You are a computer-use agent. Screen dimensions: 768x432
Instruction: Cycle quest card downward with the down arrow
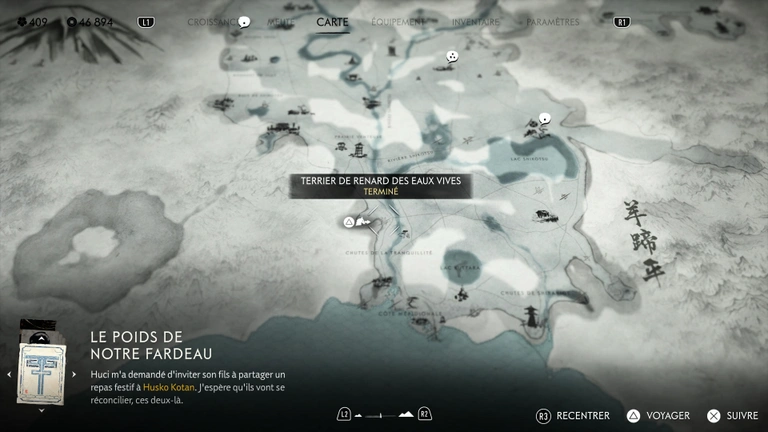tap(41, 409)
